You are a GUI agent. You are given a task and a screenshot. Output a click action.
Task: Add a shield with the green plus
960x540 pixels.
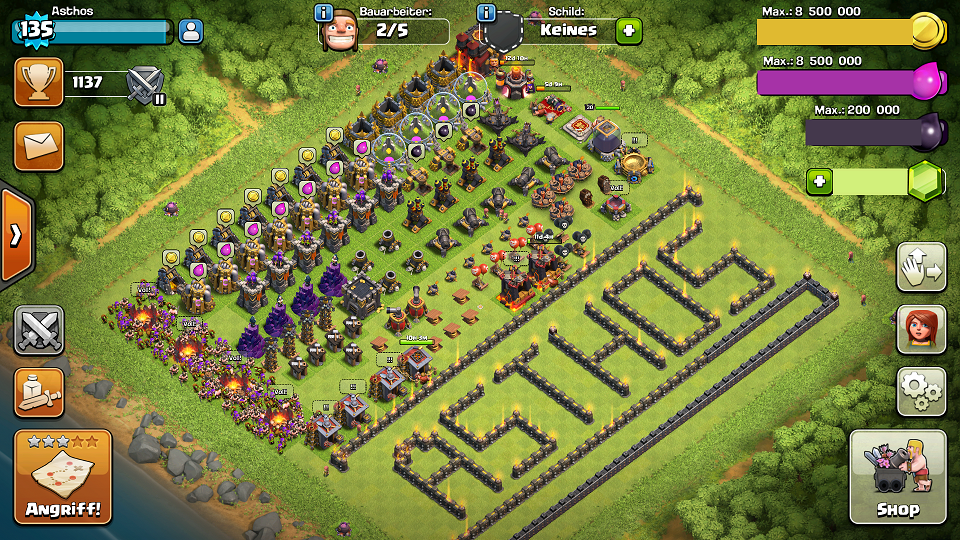coord(628,31)
